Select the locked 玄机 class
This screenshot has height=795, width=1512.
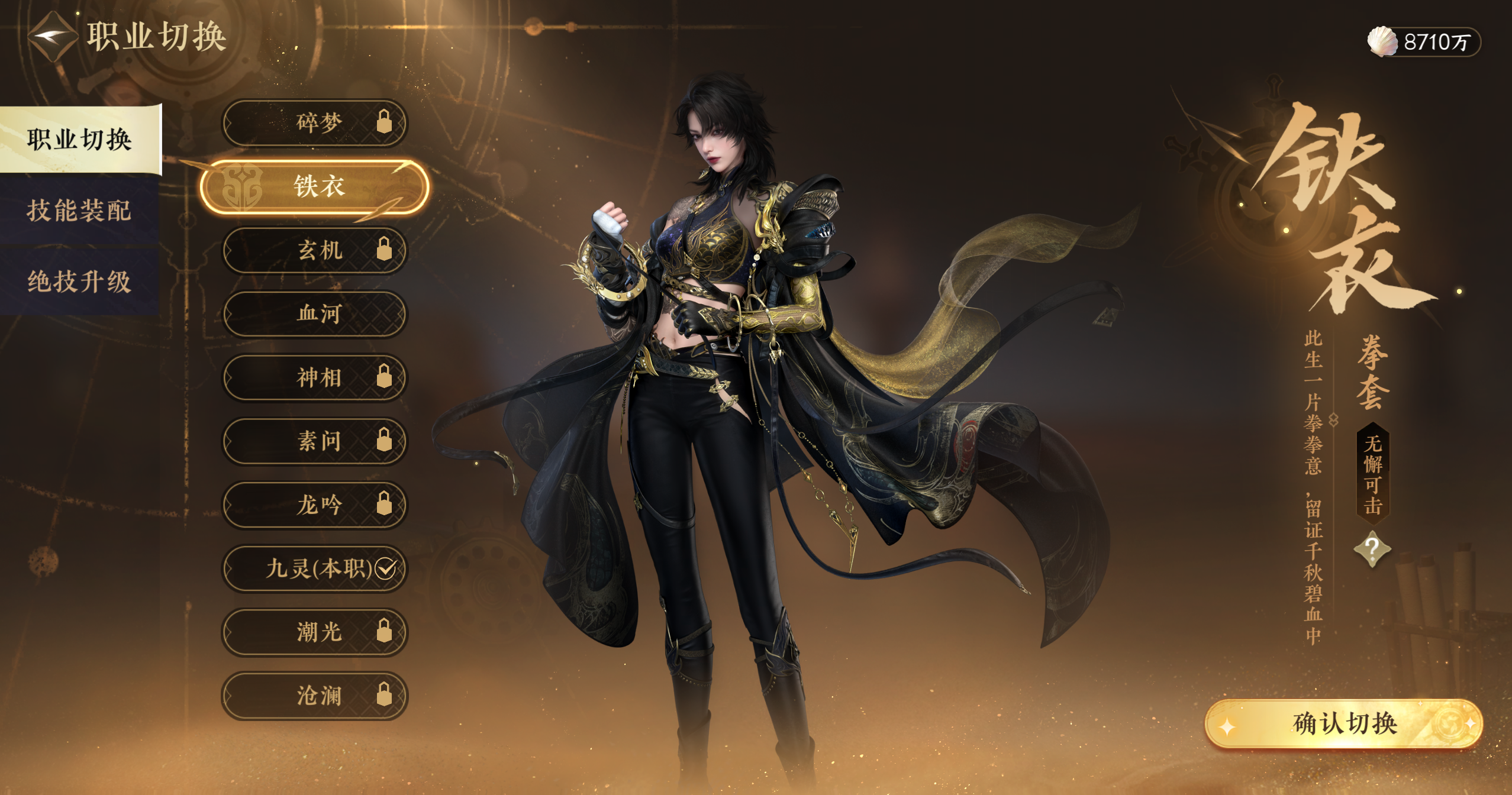click(315, 250)
